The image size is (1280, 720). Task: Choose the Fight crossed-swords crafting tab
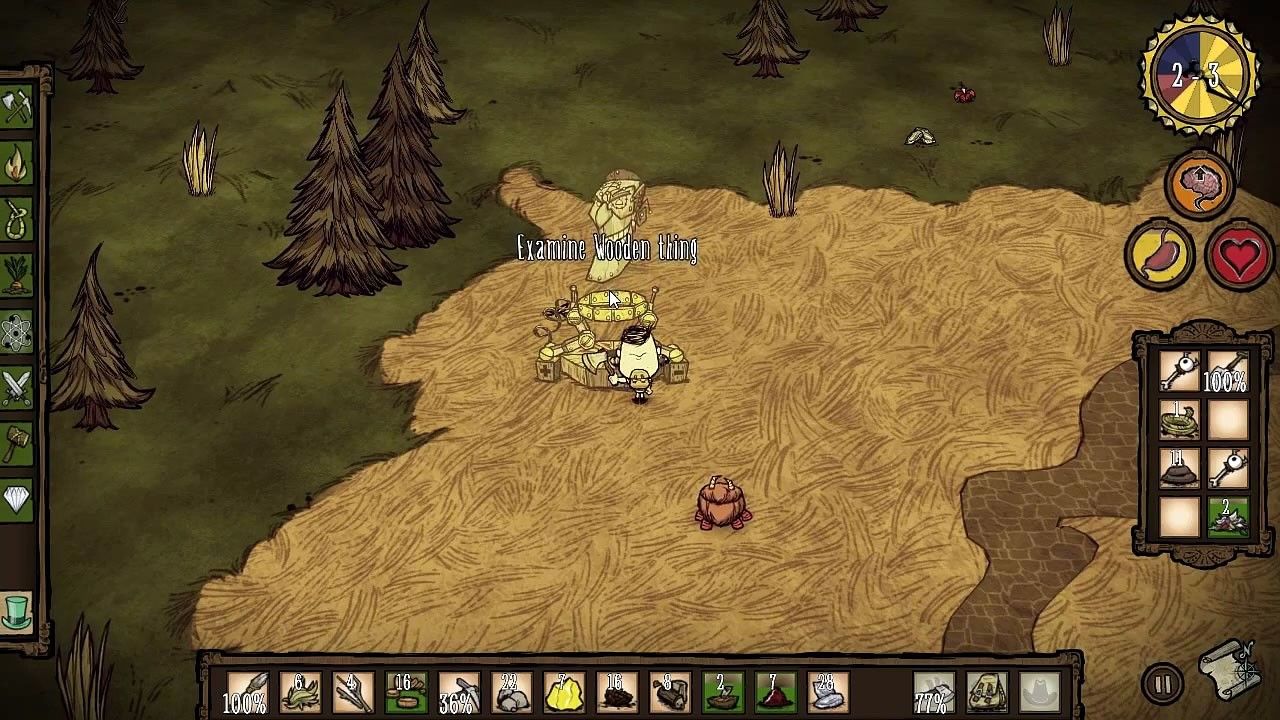(x=17, y=388)
